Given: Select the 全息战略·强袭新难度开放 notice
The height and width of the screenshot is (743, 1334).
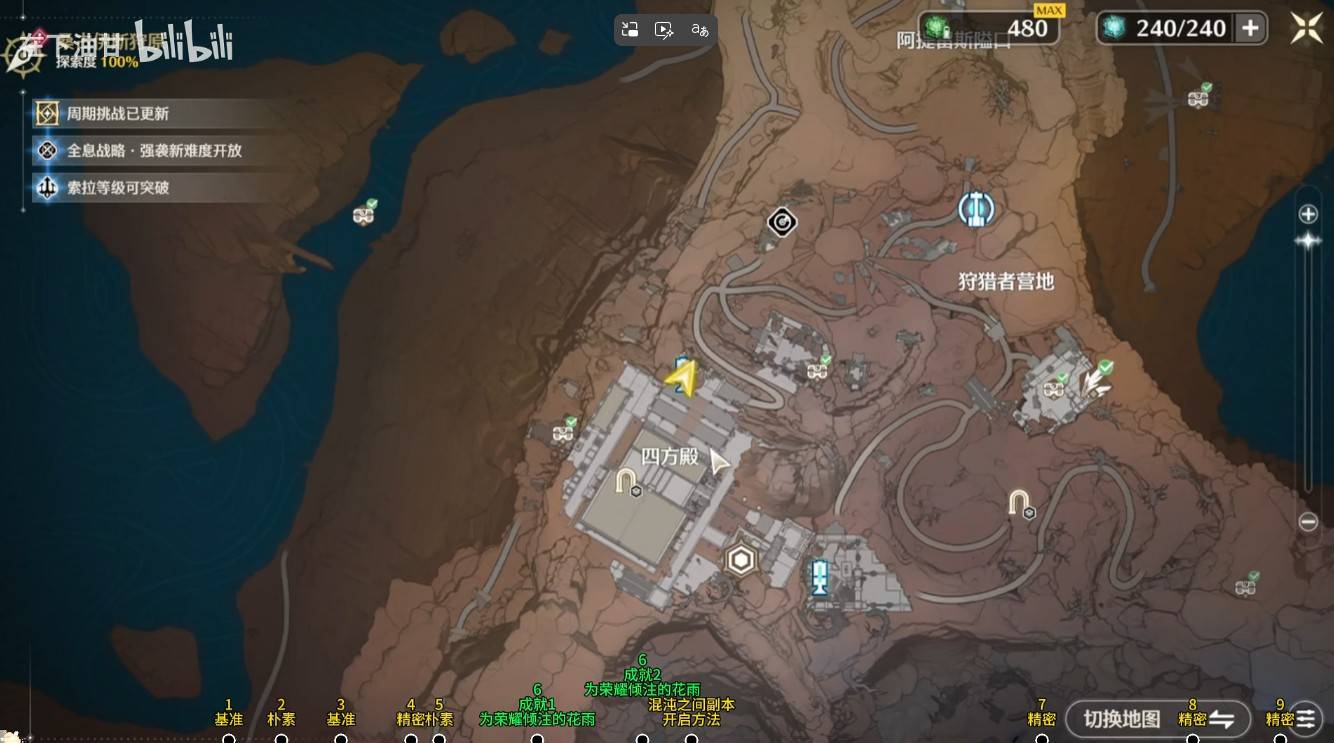Looking at the screenshot, I should 154,151.
